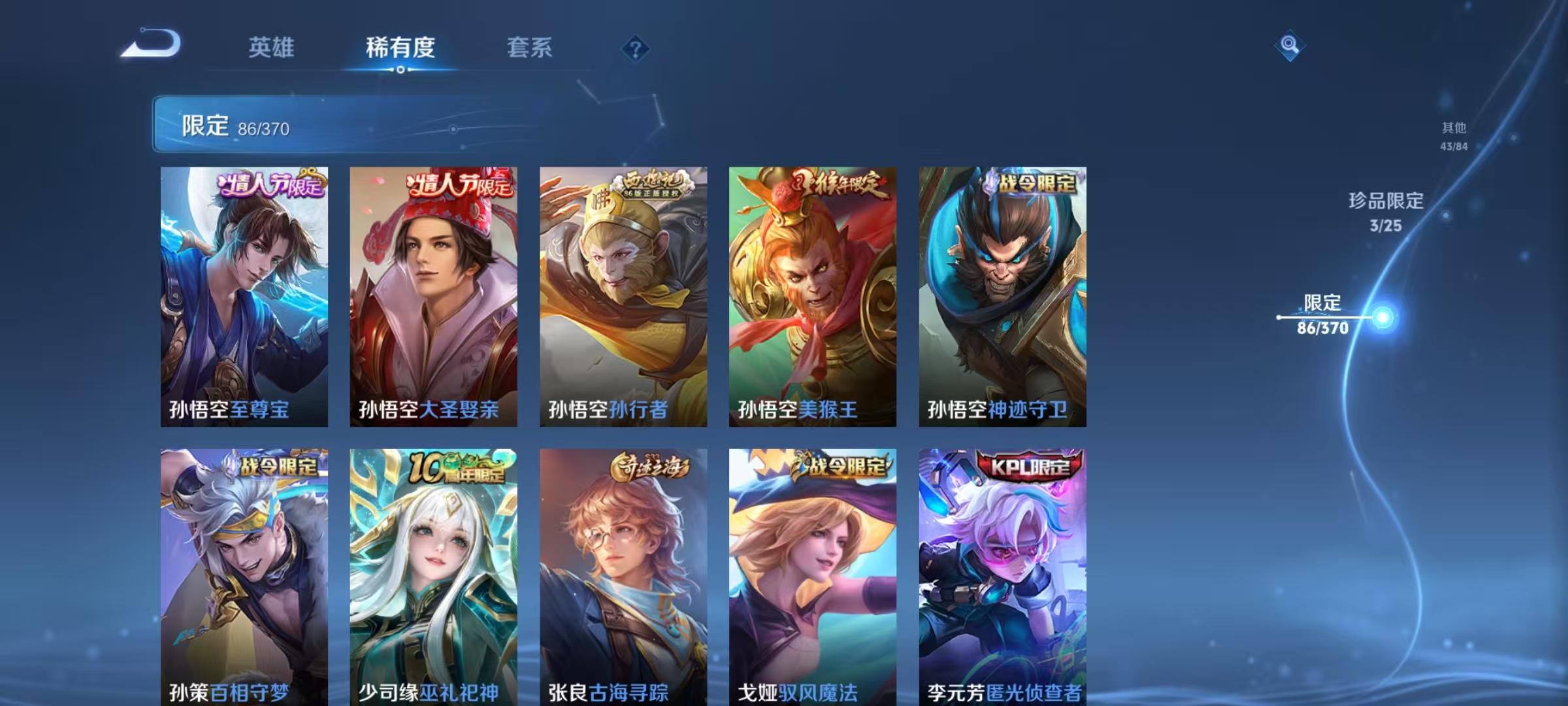Select the 稀有度 tab
This screenshot has height=706, width=1568.
(x=400, y=47)
